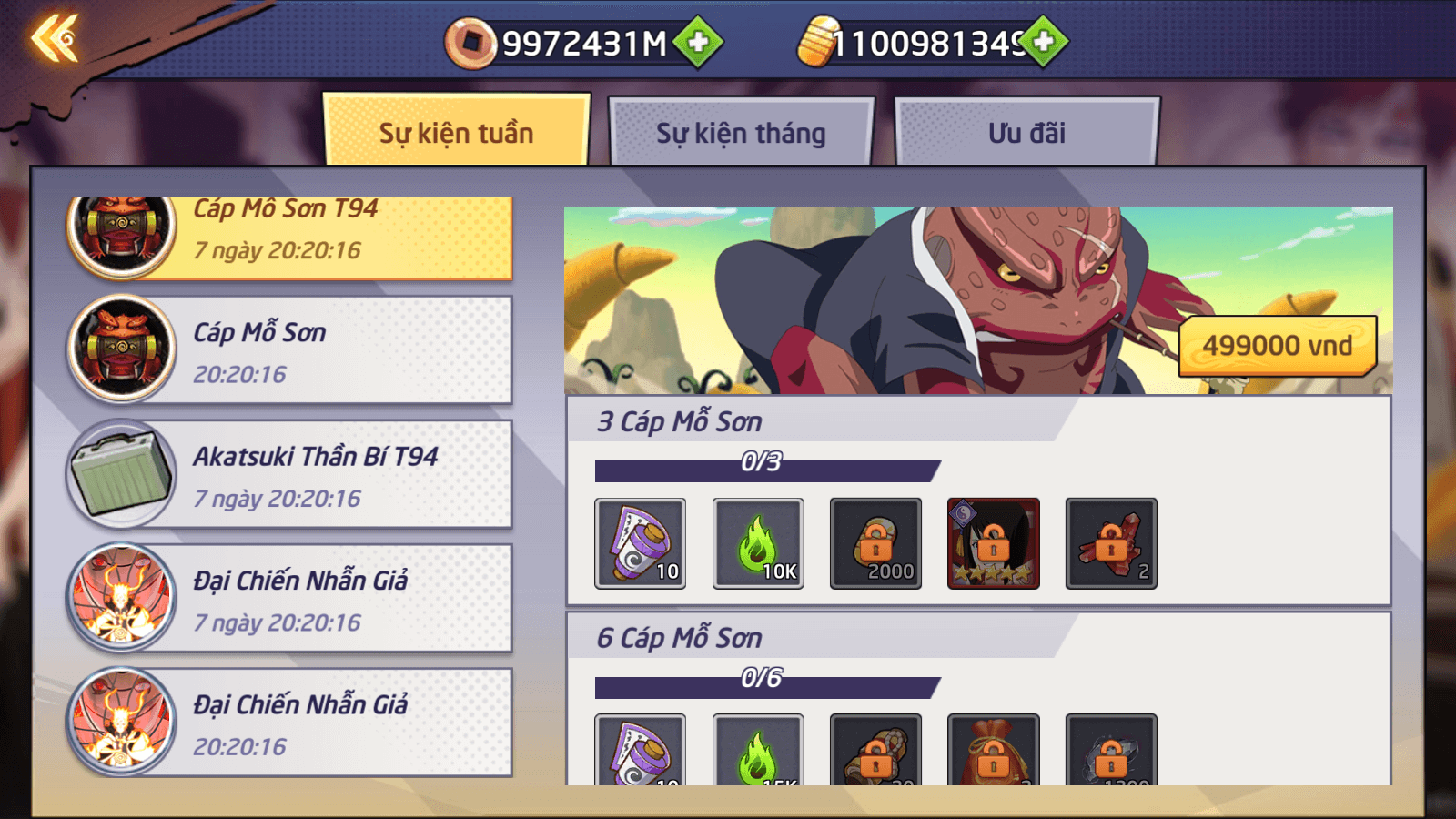Check the locked 2000 reward item
Screen dimensions: 1456x819
click(875, 543)
